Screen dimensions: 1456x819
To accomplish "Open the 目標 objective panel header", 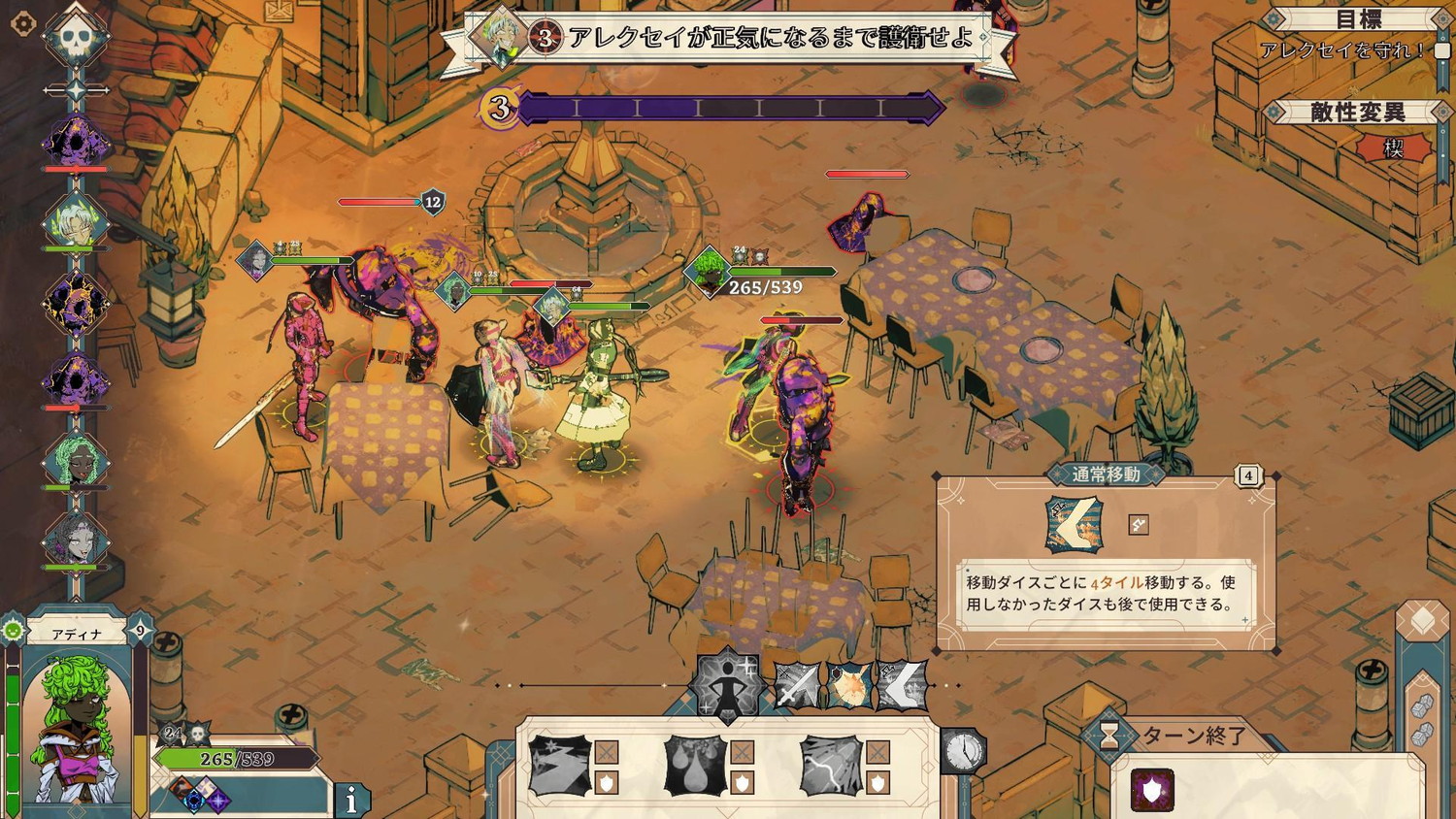I will [x=1359, y=19].
